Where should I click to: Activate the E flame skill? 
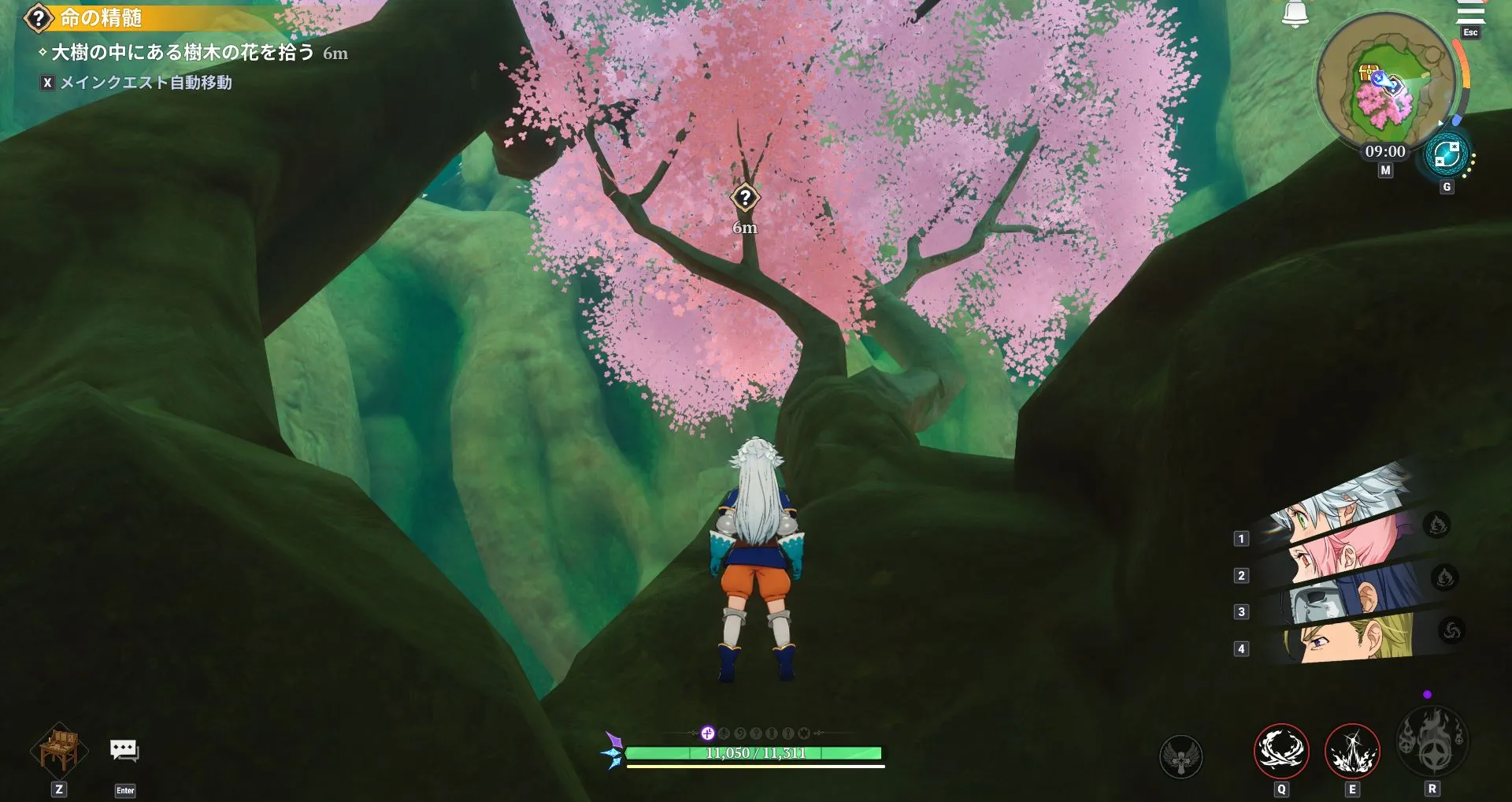coord(1352,751)
